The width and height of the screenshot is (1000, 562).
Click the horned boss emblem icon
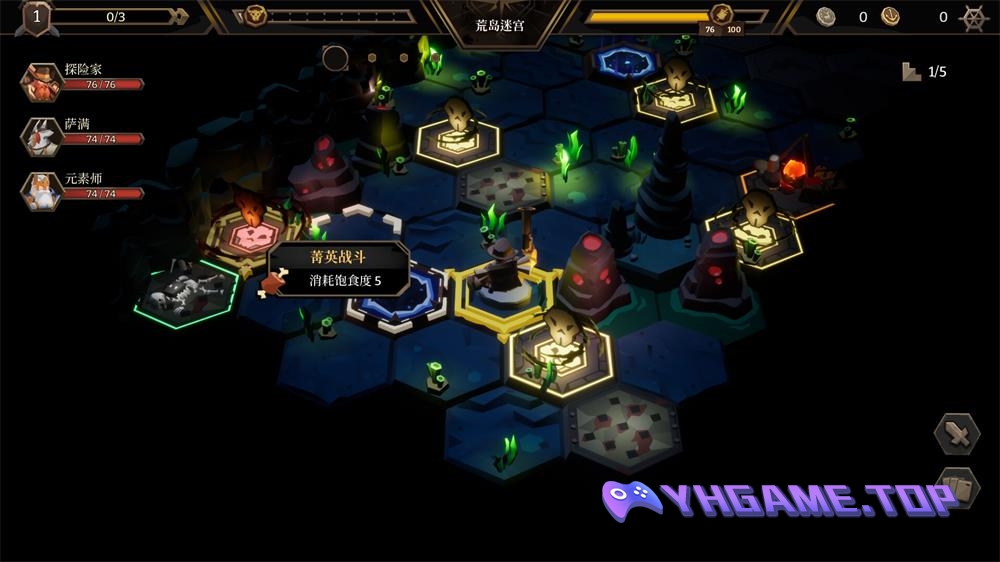(x=256, y=16)
